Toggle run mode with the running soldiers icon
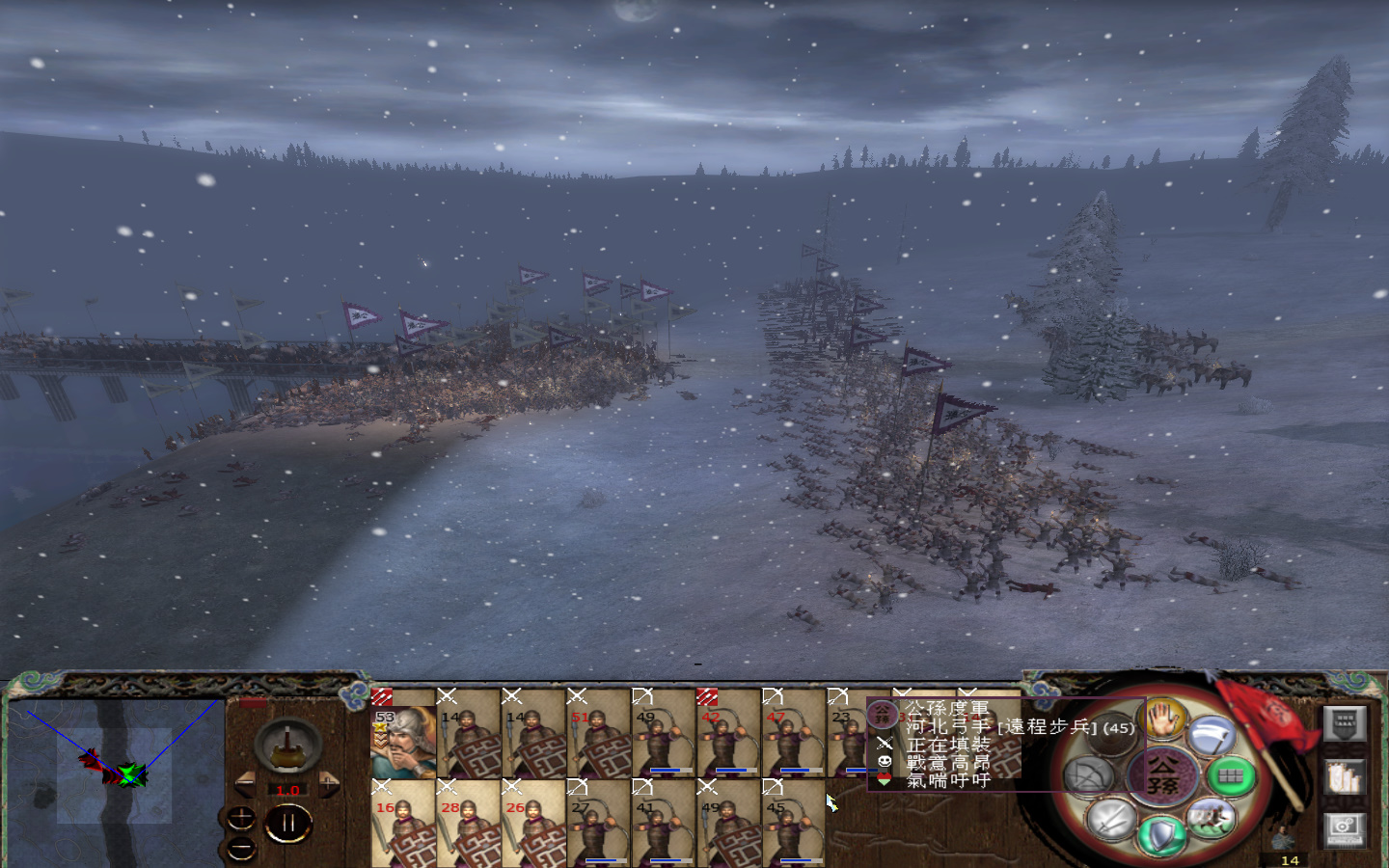 (x=1212, y=819)
